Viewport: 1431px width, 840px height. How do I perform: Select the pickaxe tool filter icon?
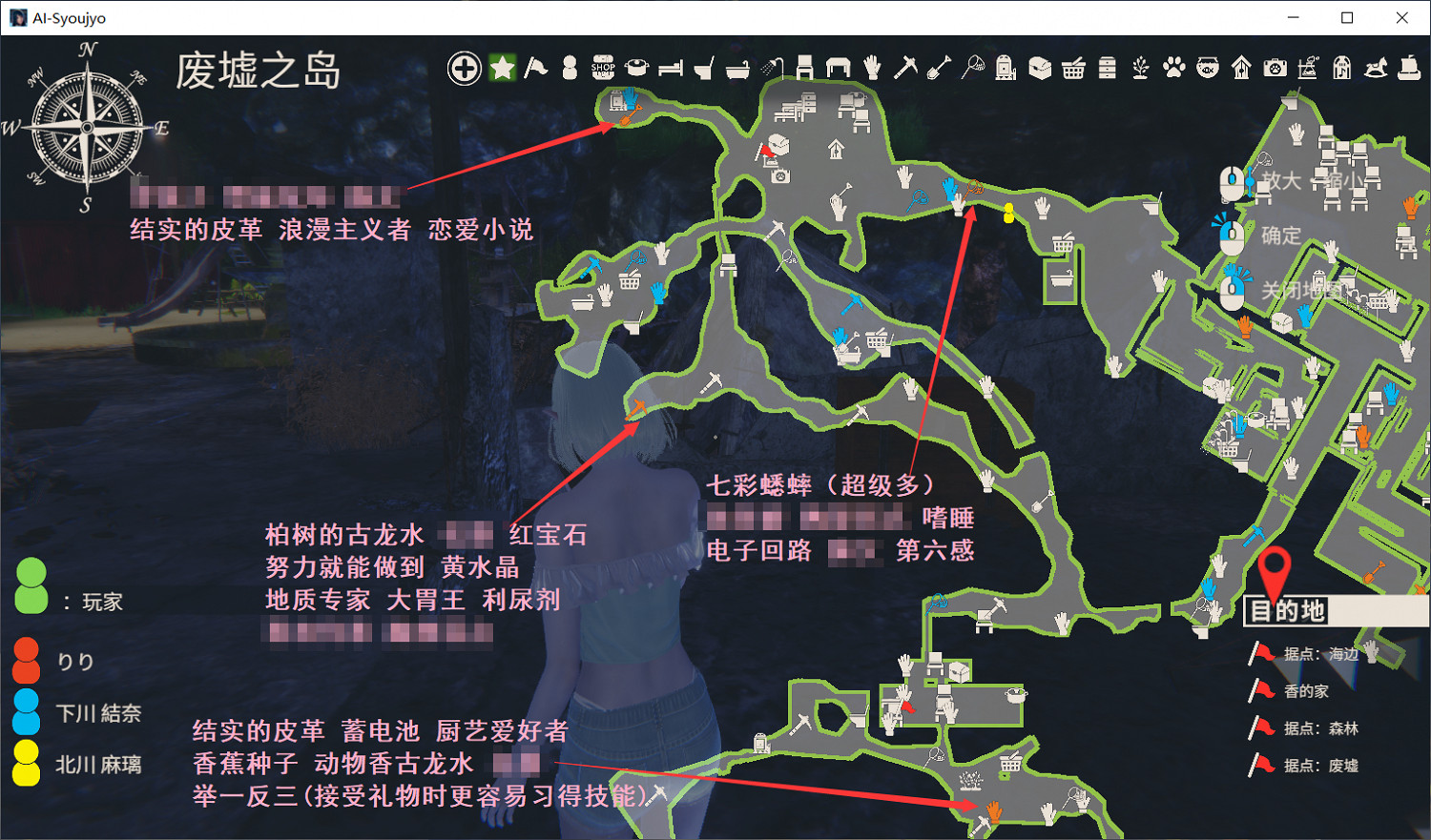click(x=903, y=67)
